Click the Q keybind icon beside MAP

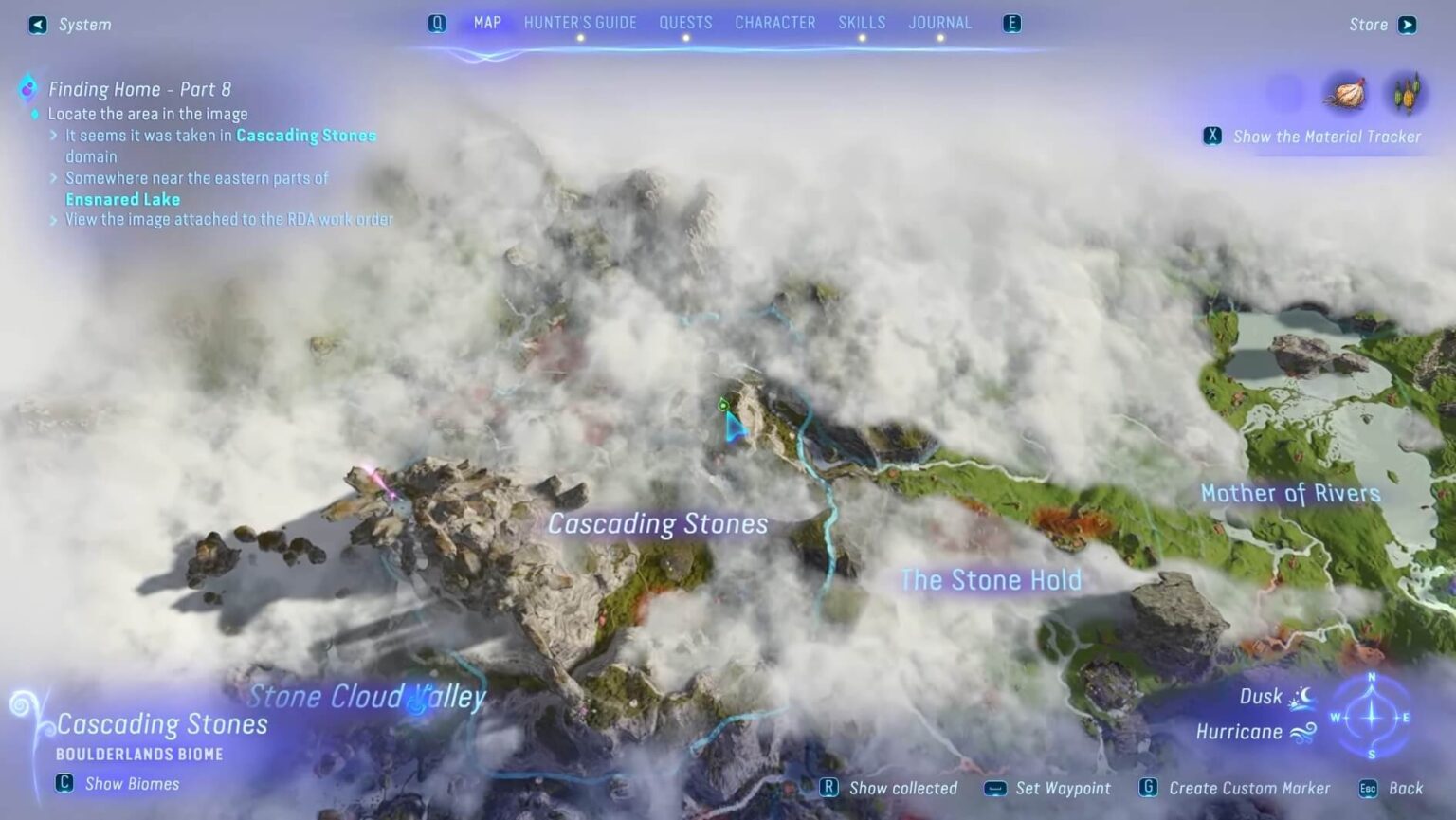pyautogui.click(x=437, y=23)
